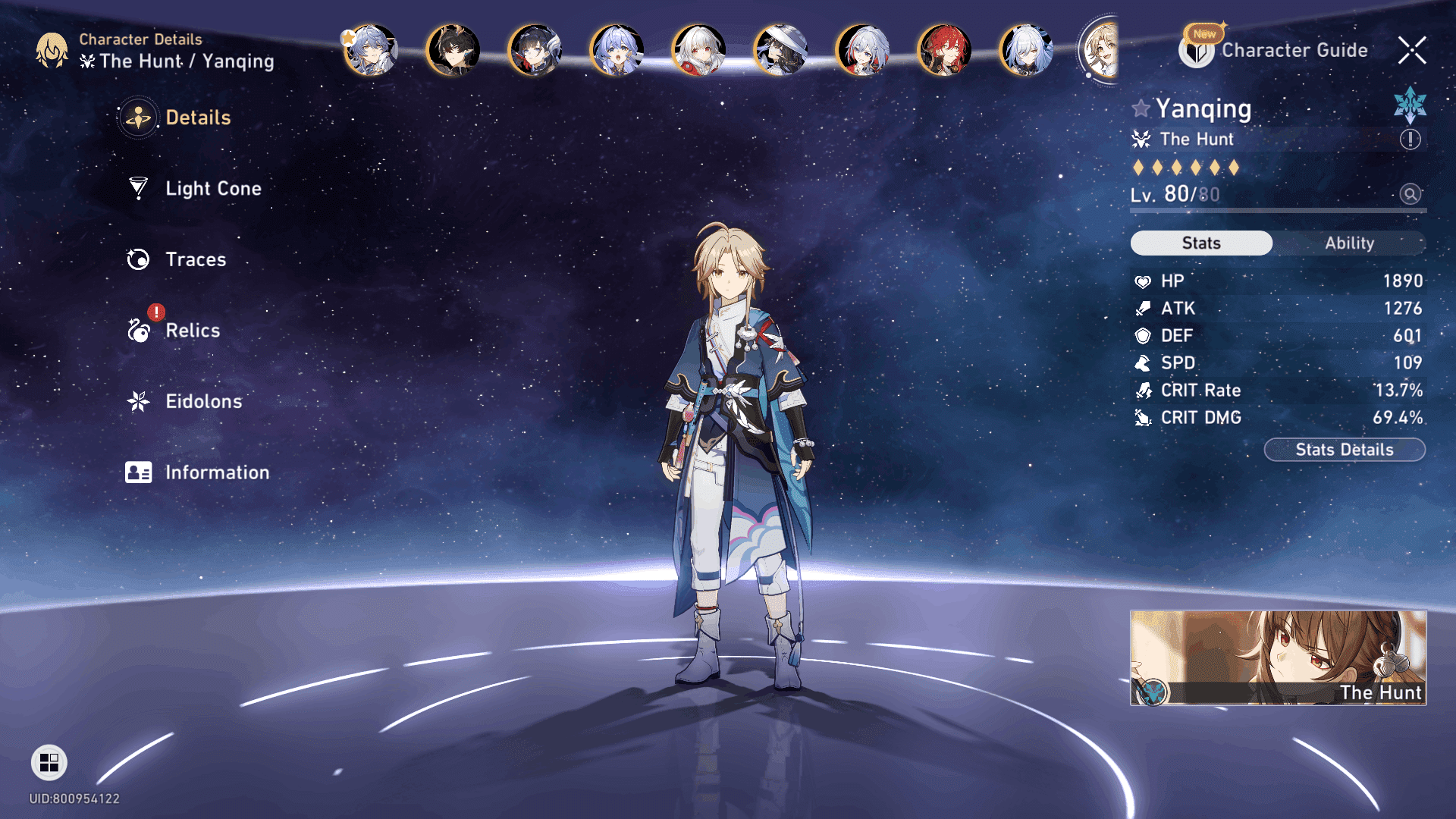Select the Stats tab
The width and height of the screenshot is (1456, 819).
coord(1201,243)
